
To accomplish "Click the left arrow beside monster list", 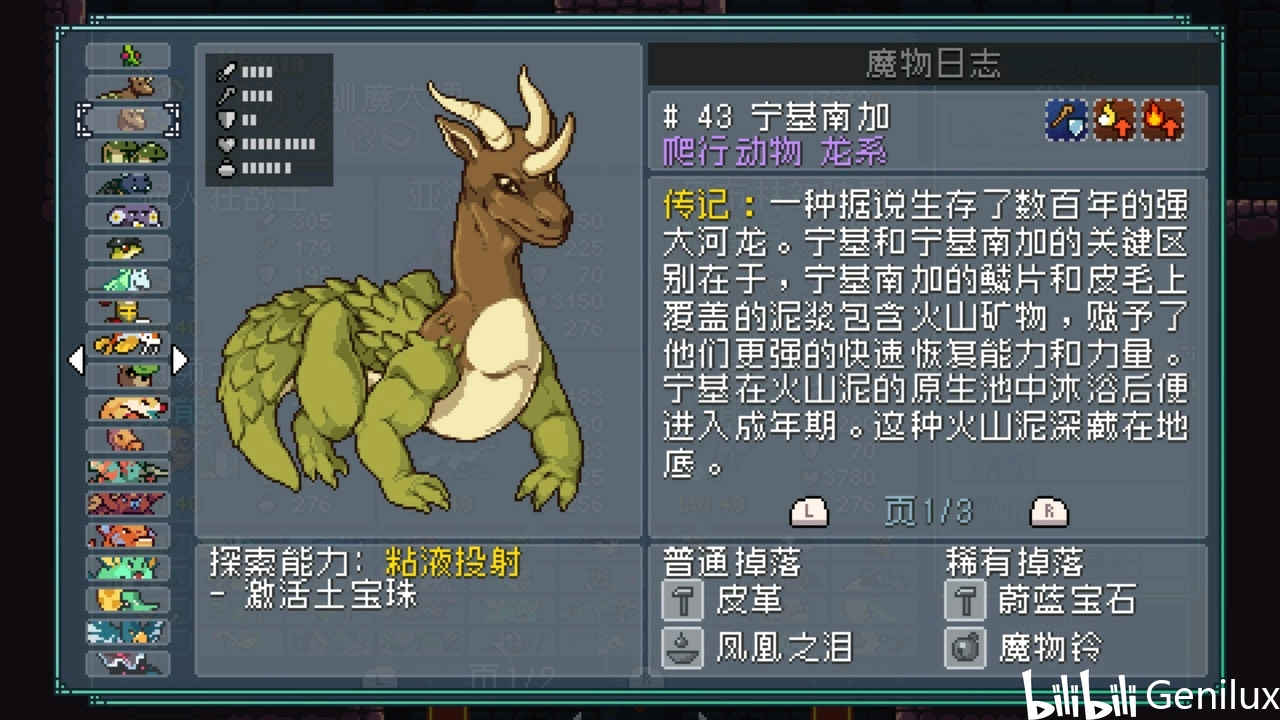I will tap(76, 360).
